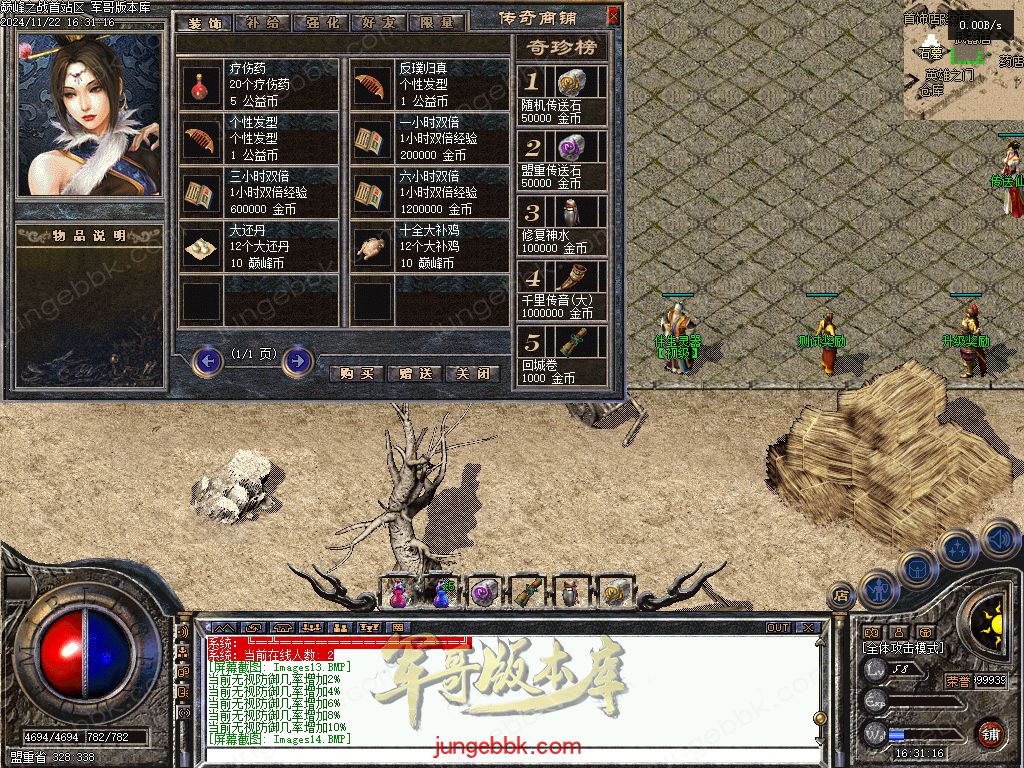Choose the 反璞归真 hairstyle item
The image size is (1024, 768).
372,86
